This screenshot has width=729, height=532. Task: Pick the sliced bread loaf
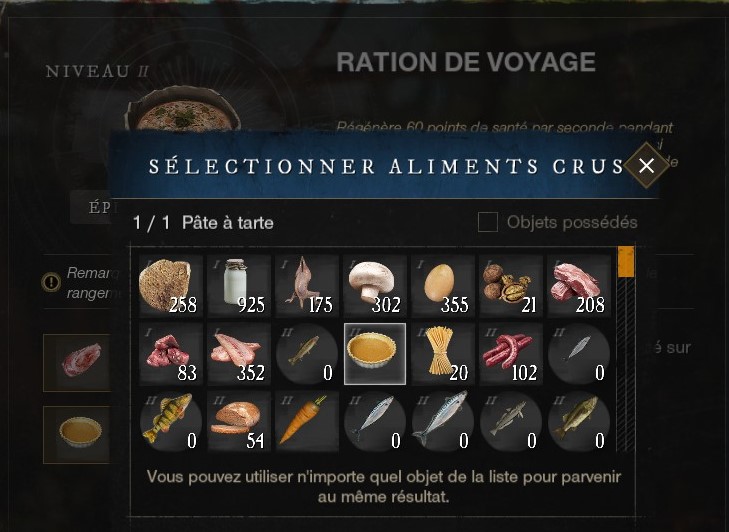(238, 421)
